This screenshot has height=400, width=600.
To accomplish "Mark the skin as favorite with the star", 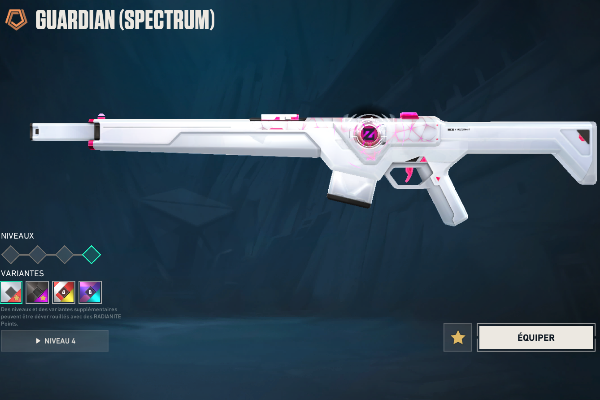I will [457, 337].
